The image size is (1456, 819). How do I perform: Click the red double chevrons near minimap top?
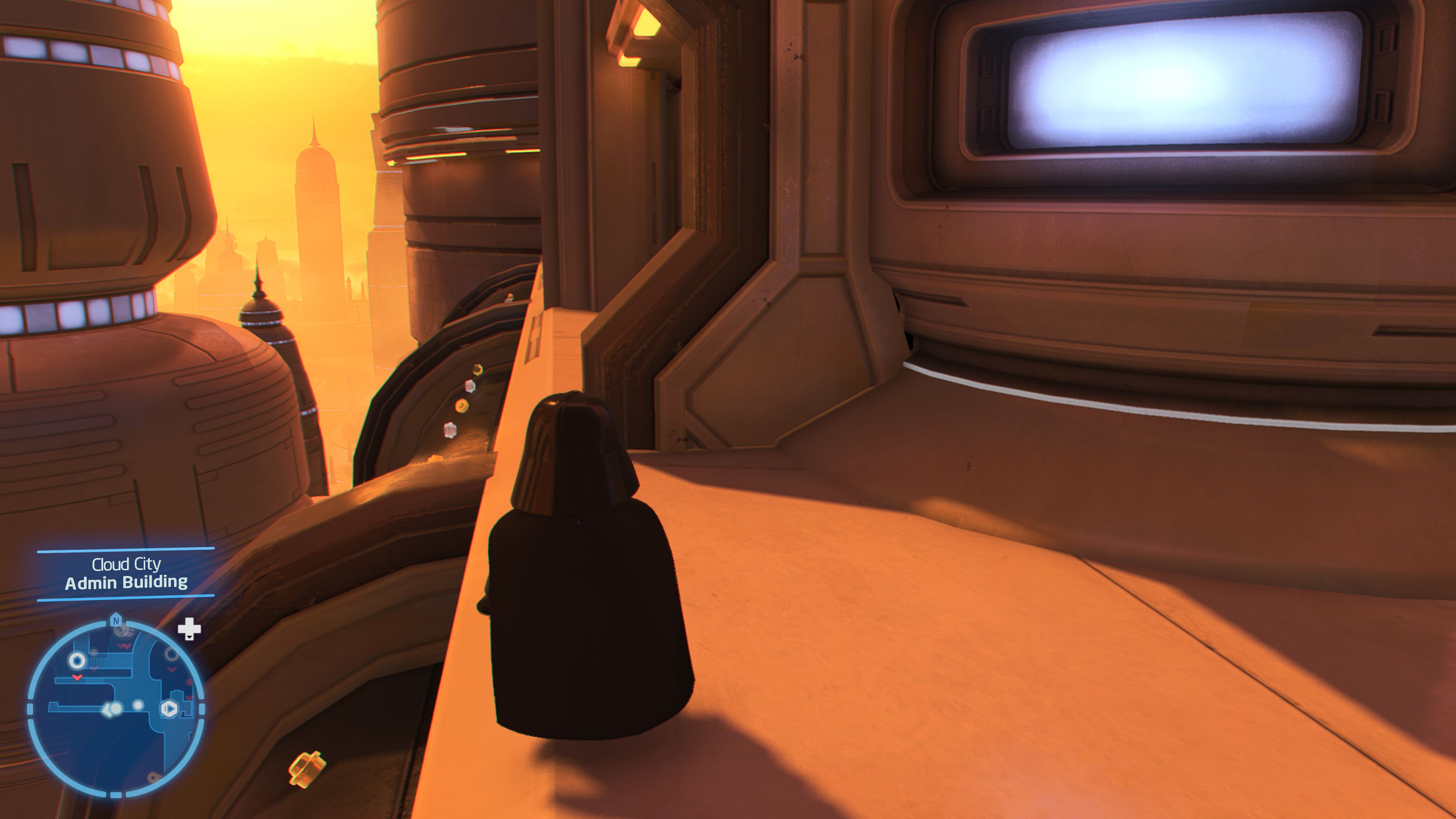pos(124,646)
